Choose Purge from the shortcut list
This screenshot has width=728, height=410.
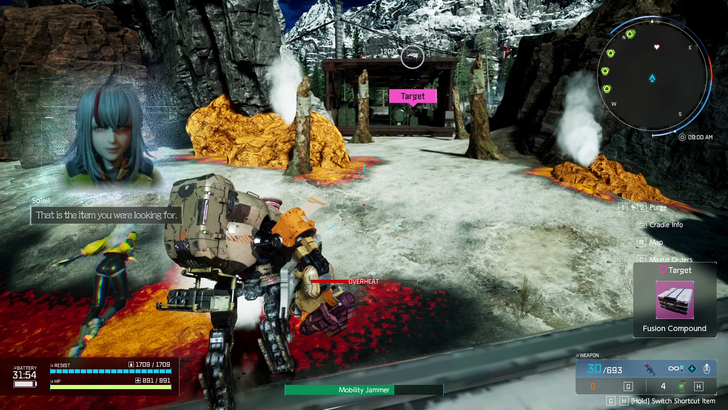(657, 207)
